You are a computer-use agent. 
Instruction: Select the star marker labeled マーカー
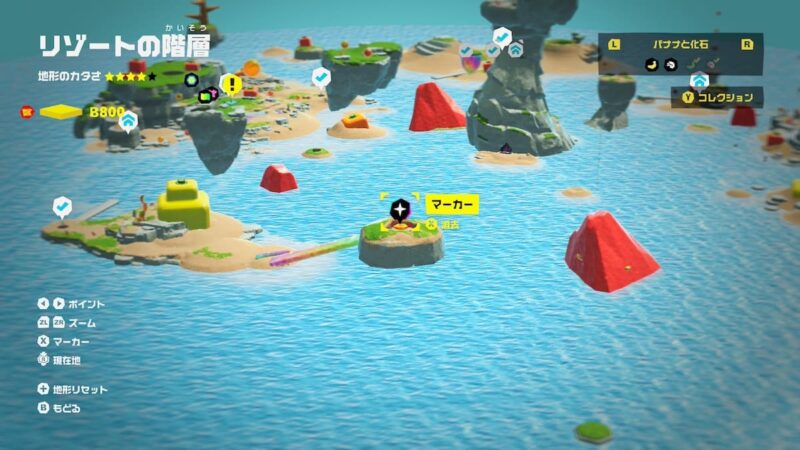[400, 209]
